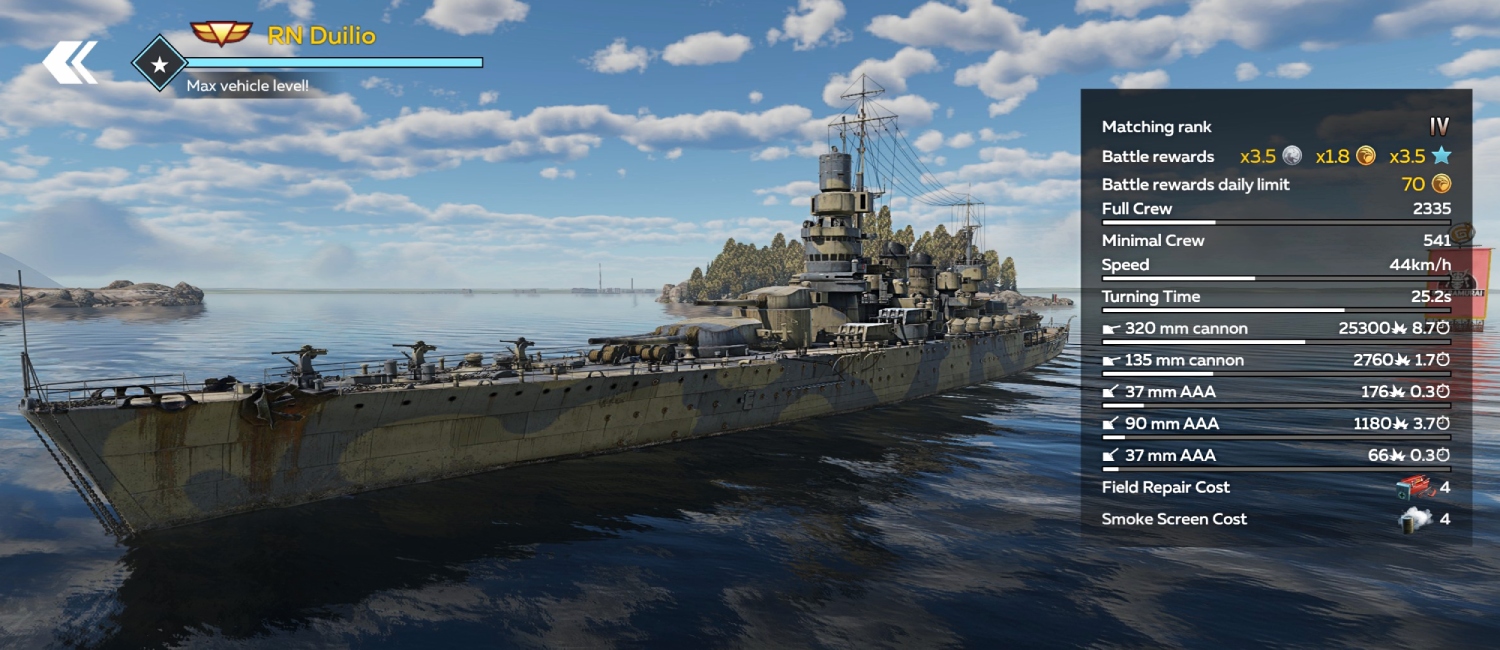Go back using the double chevron arrow
The height and width of the screenshot is (650, 1500).
(x=70, y=62)
